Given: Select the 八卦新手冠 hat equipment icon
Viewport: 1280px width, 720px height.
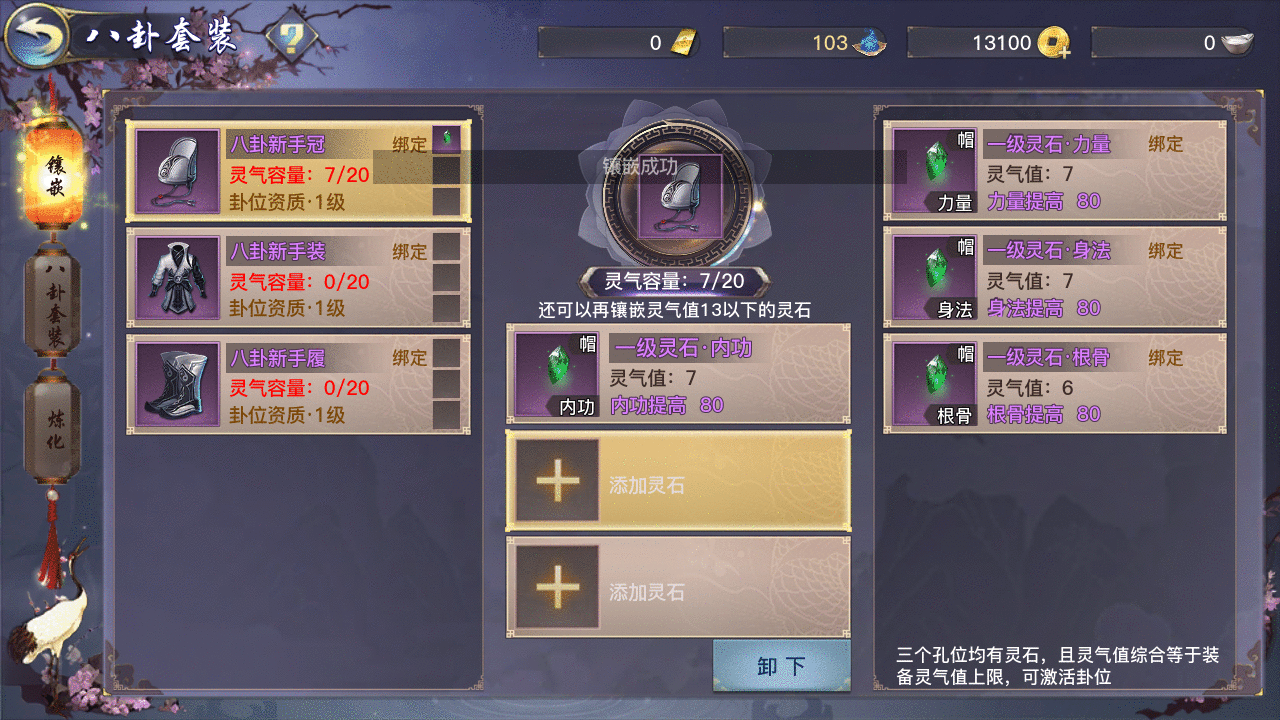Looking at the screenshot, I should [x=173, y=172].
